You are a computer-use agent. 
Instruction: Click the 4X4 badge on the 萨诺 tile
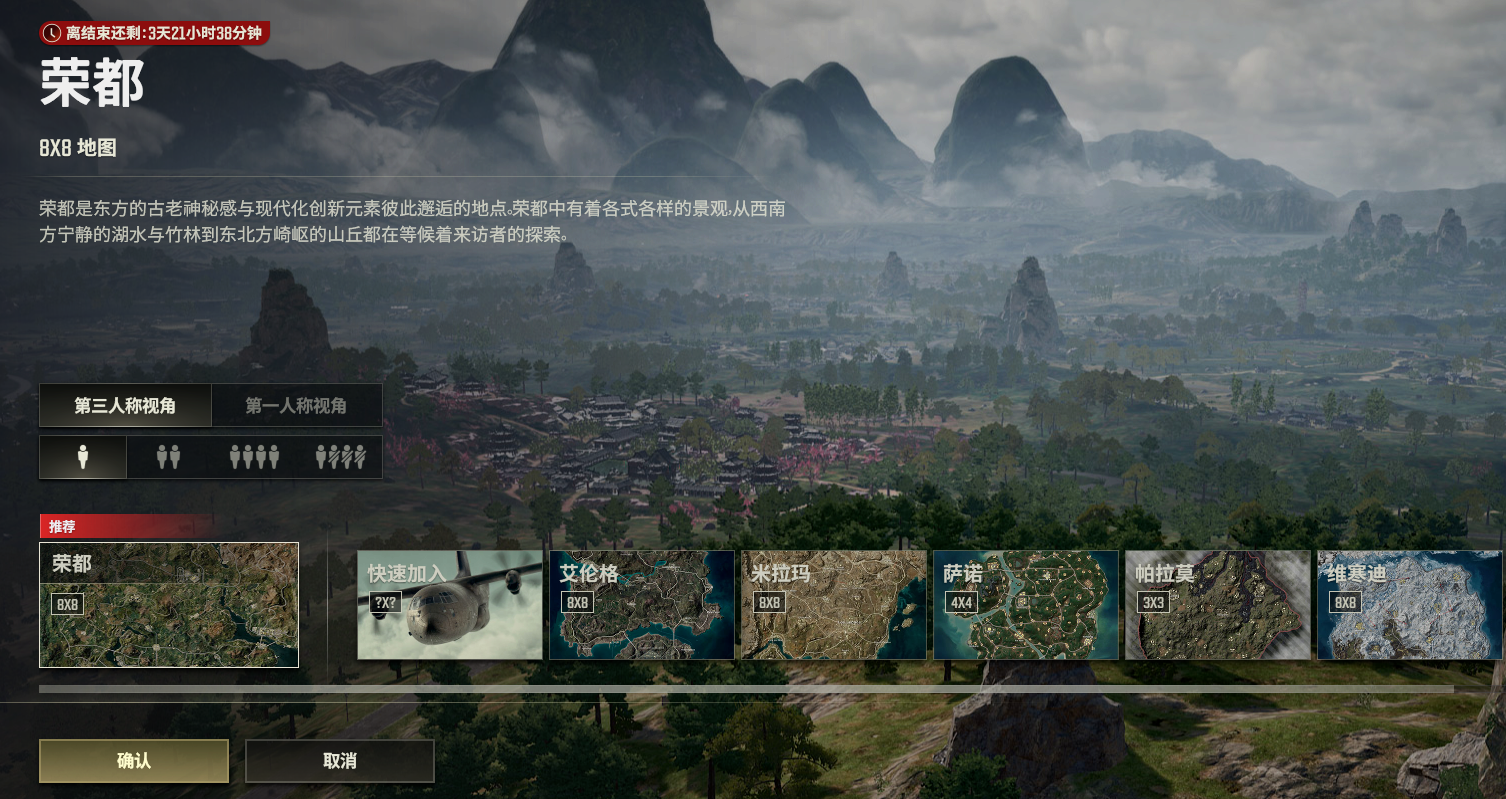click(x=962, y=602)
